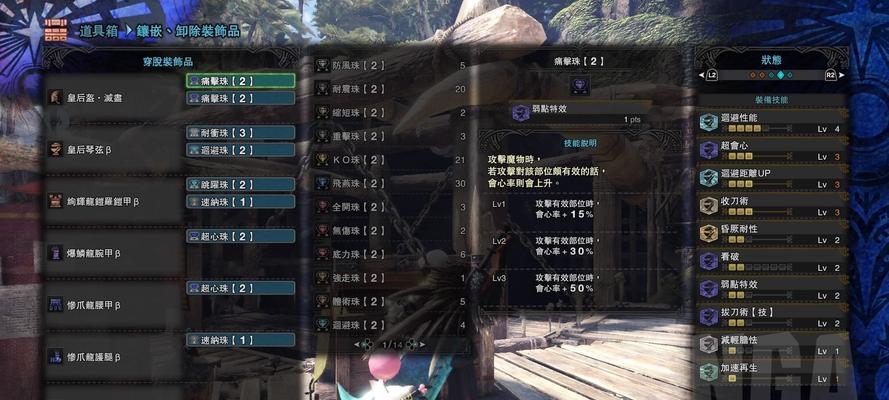
Task: Show the 迴避性能 skill in the status panel
Action: (771, 122)
